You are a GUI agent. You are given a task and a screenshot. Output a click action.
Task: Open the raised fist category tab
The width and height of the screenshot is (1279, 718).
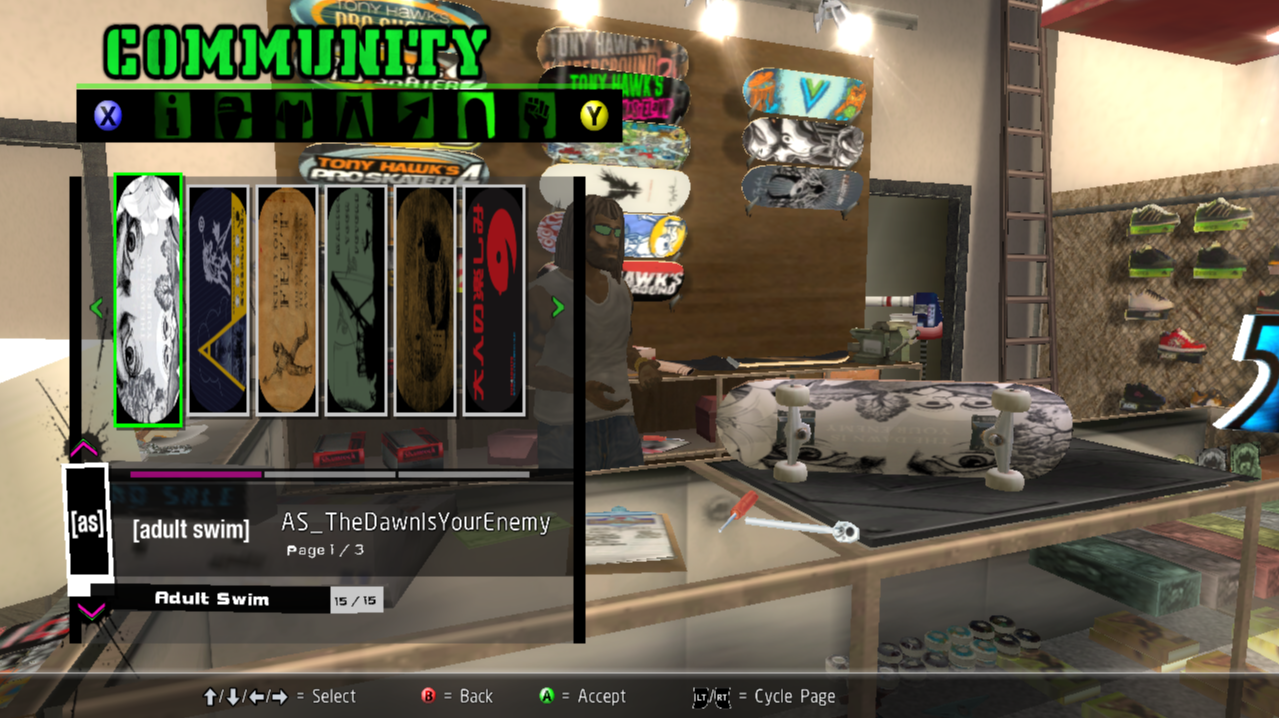(537, 116)
